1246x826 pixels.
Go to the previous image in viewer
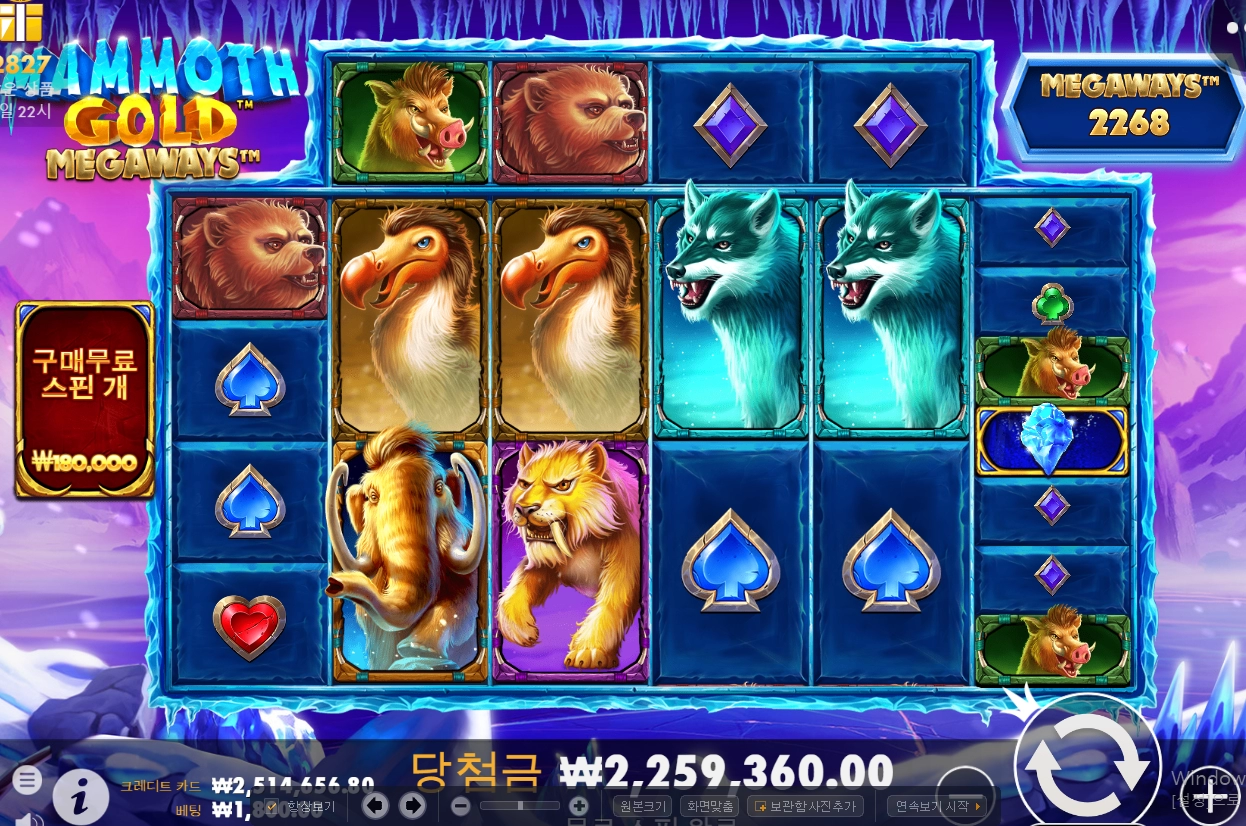click(375, 805)
